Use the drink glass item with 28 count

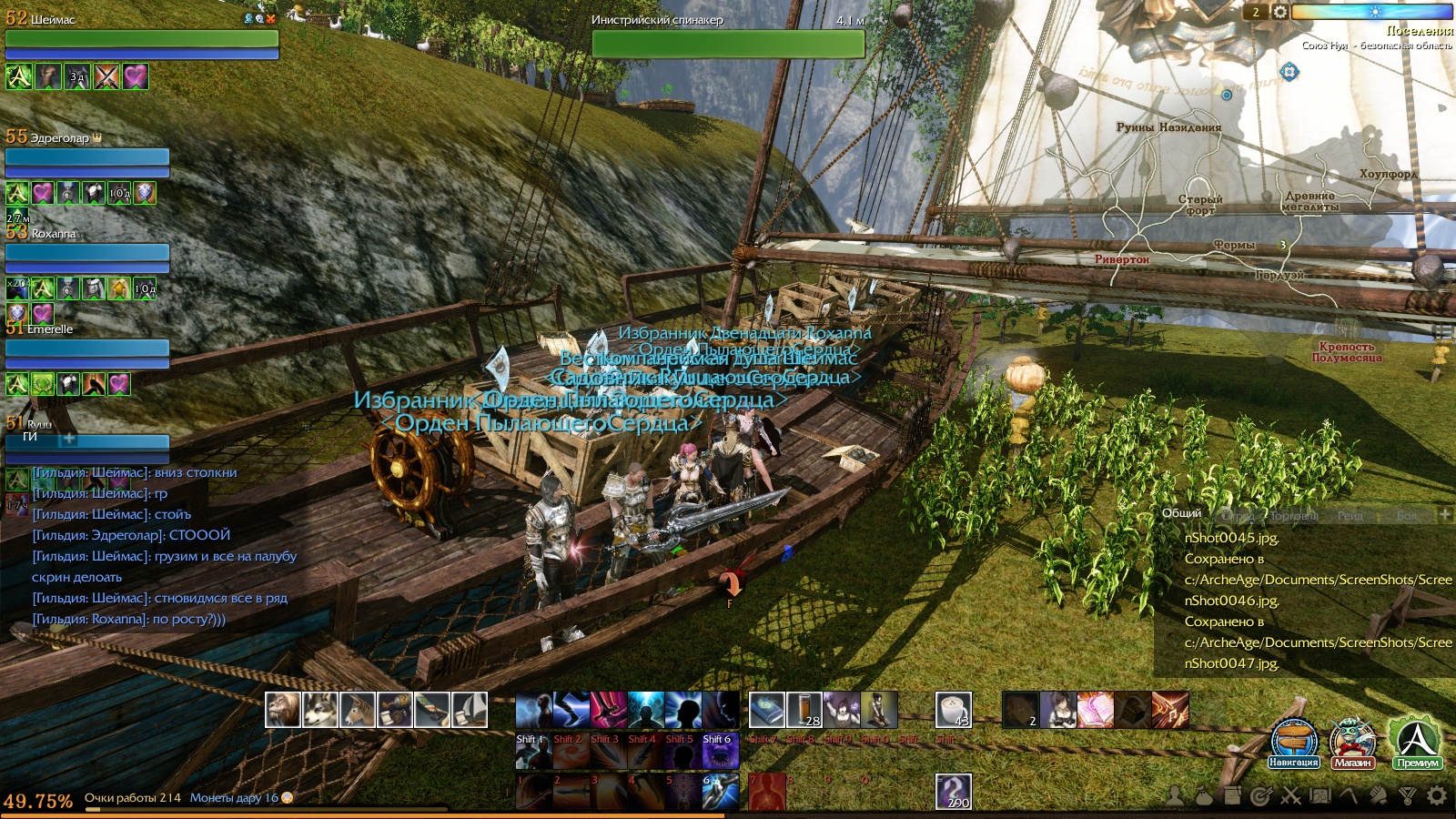[804, 710]
